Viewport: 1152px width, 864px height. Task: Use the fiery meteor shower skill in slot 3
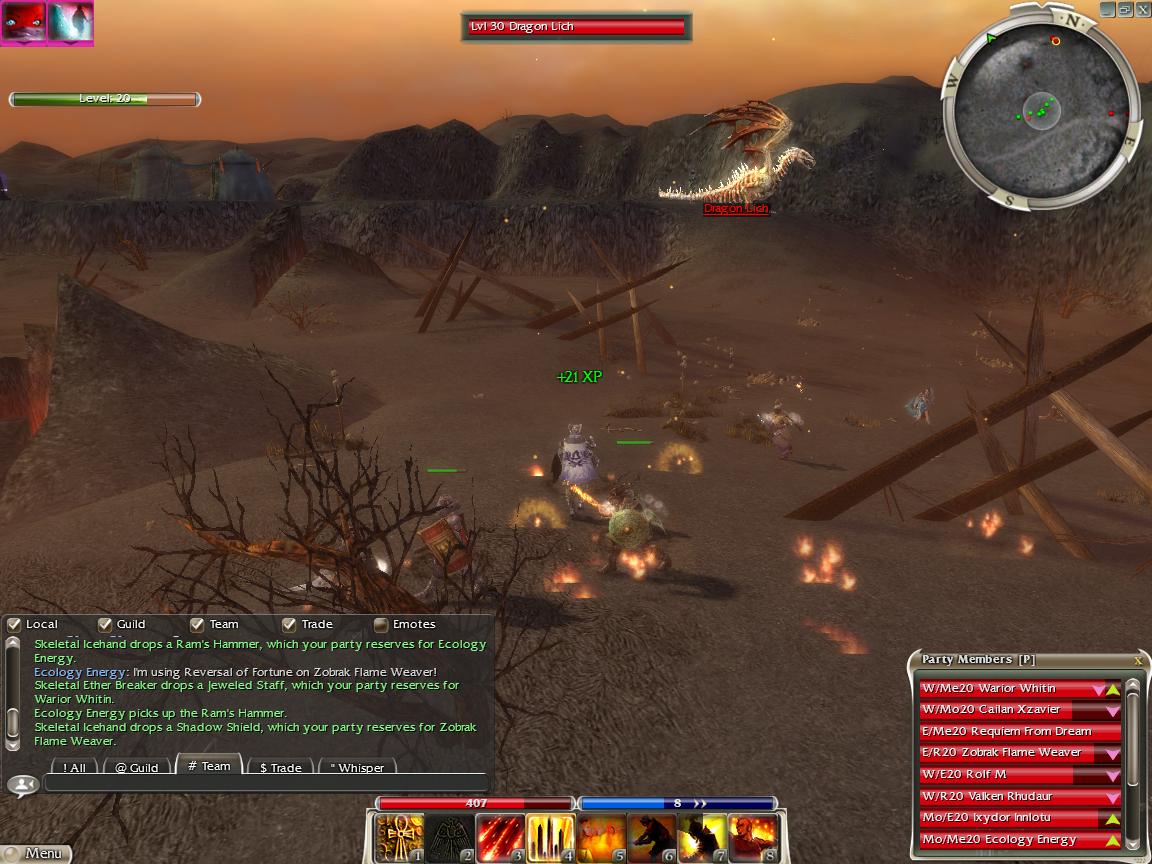[500, 838]
